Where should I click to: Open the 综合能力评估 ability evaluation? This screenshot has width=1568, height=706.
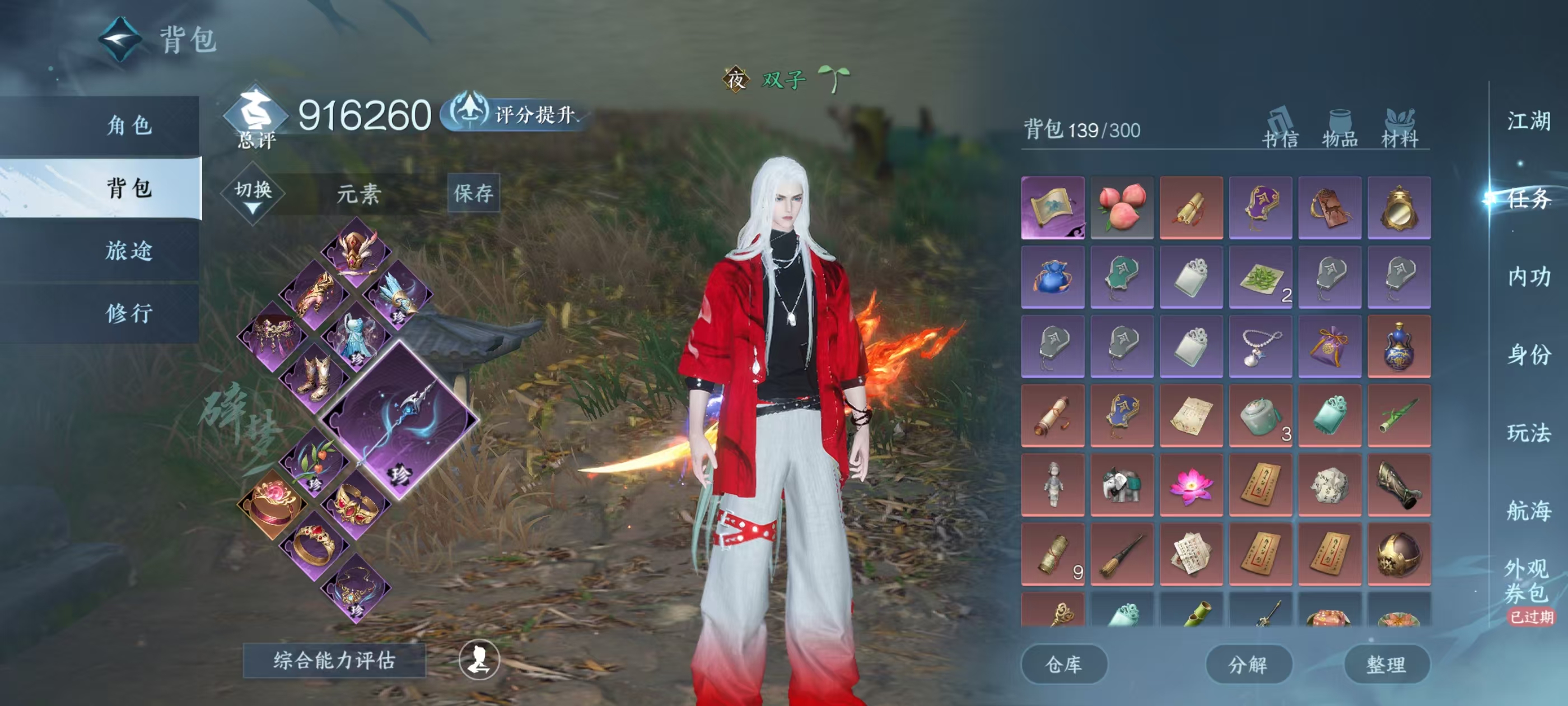pyautogui.click(x=334, y=660)
